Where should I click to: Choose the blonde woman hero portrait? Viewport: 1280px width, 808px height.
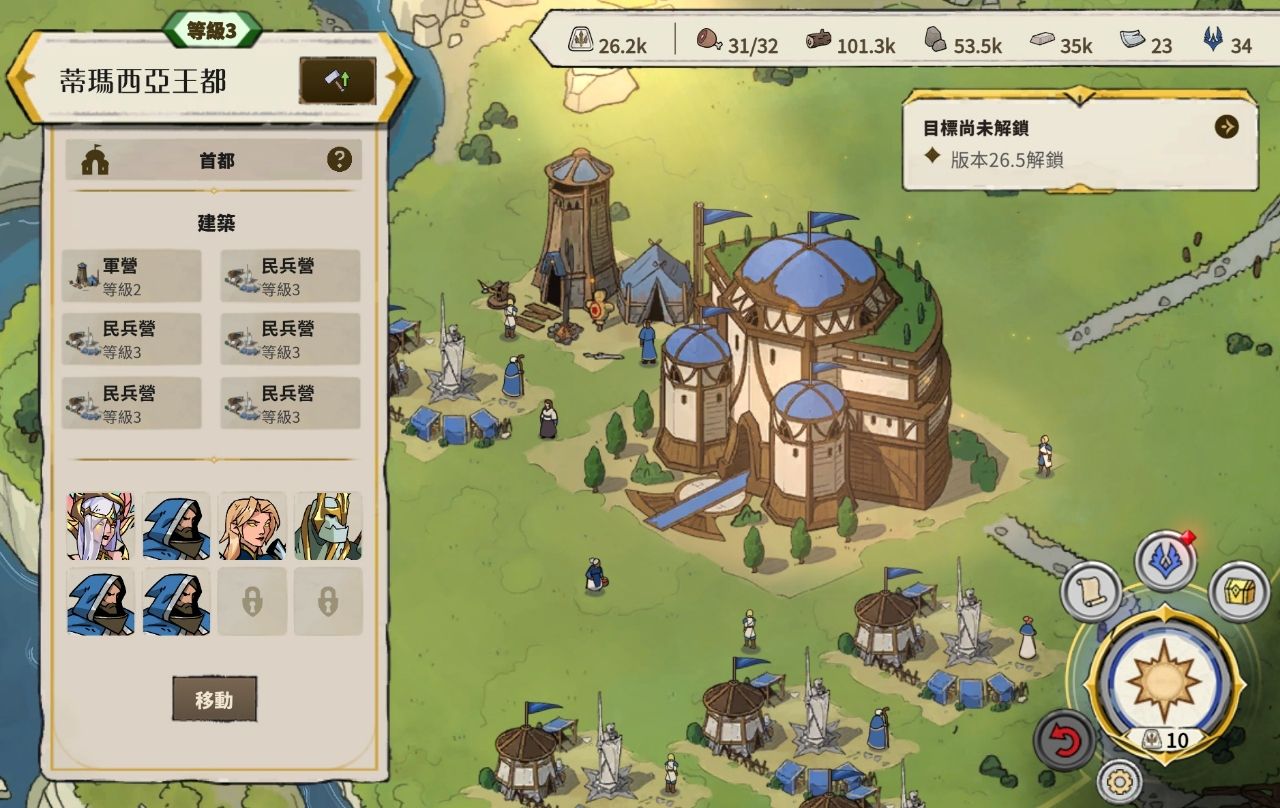click(x=252, y=526)
